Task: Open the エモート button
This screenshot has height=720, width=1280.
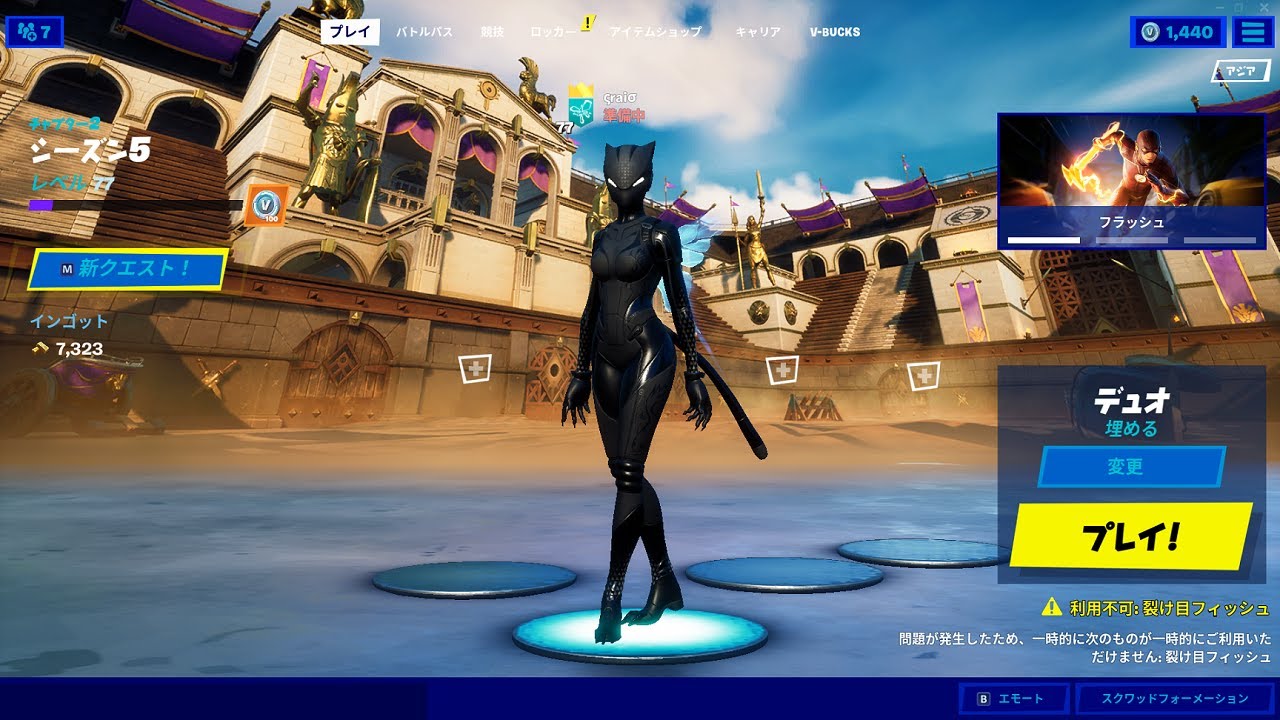Action: (x=1013, y=699)
